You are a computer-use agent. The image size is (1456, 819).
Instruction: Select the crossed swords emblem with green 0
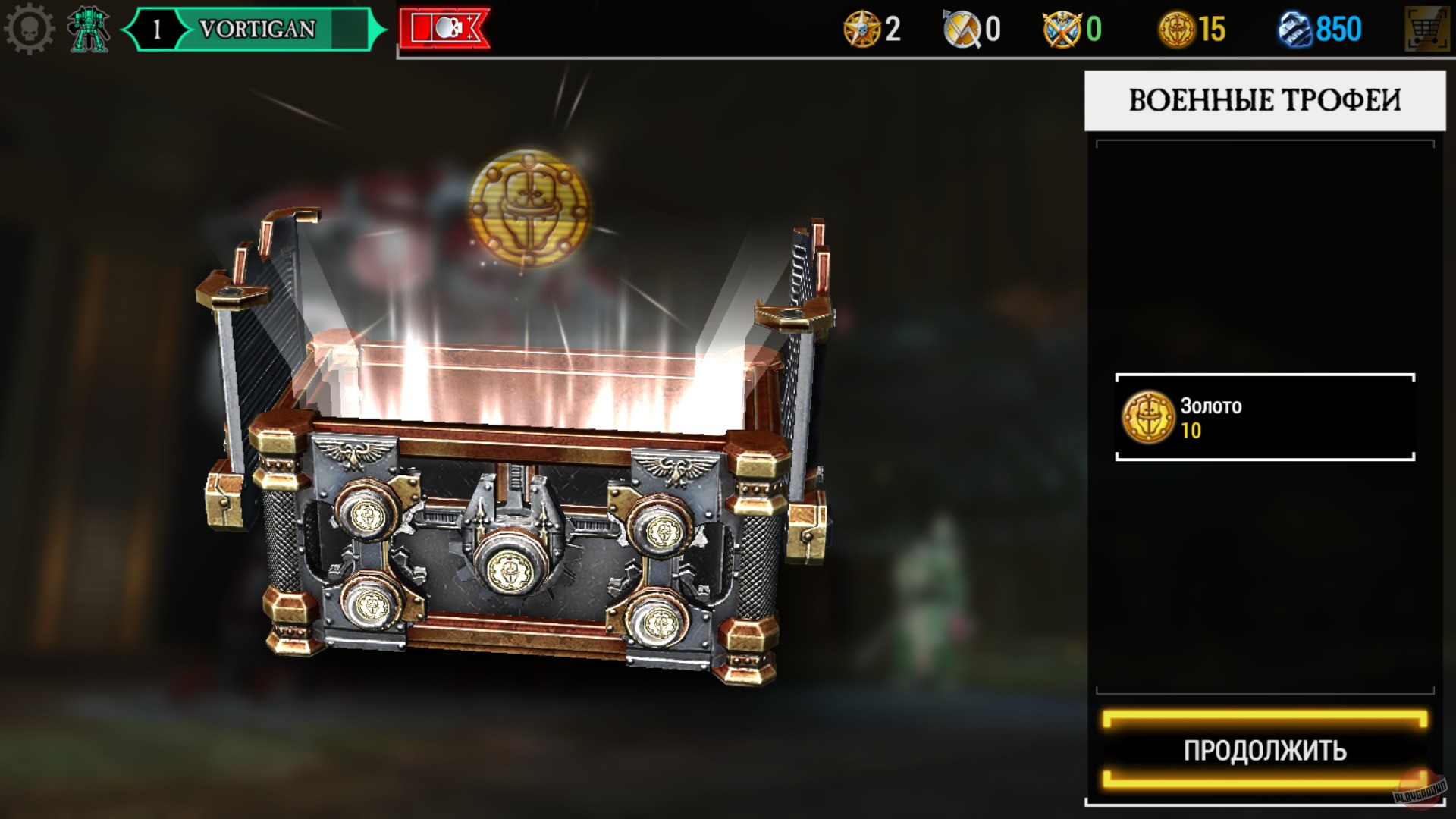pos(1060,29)
